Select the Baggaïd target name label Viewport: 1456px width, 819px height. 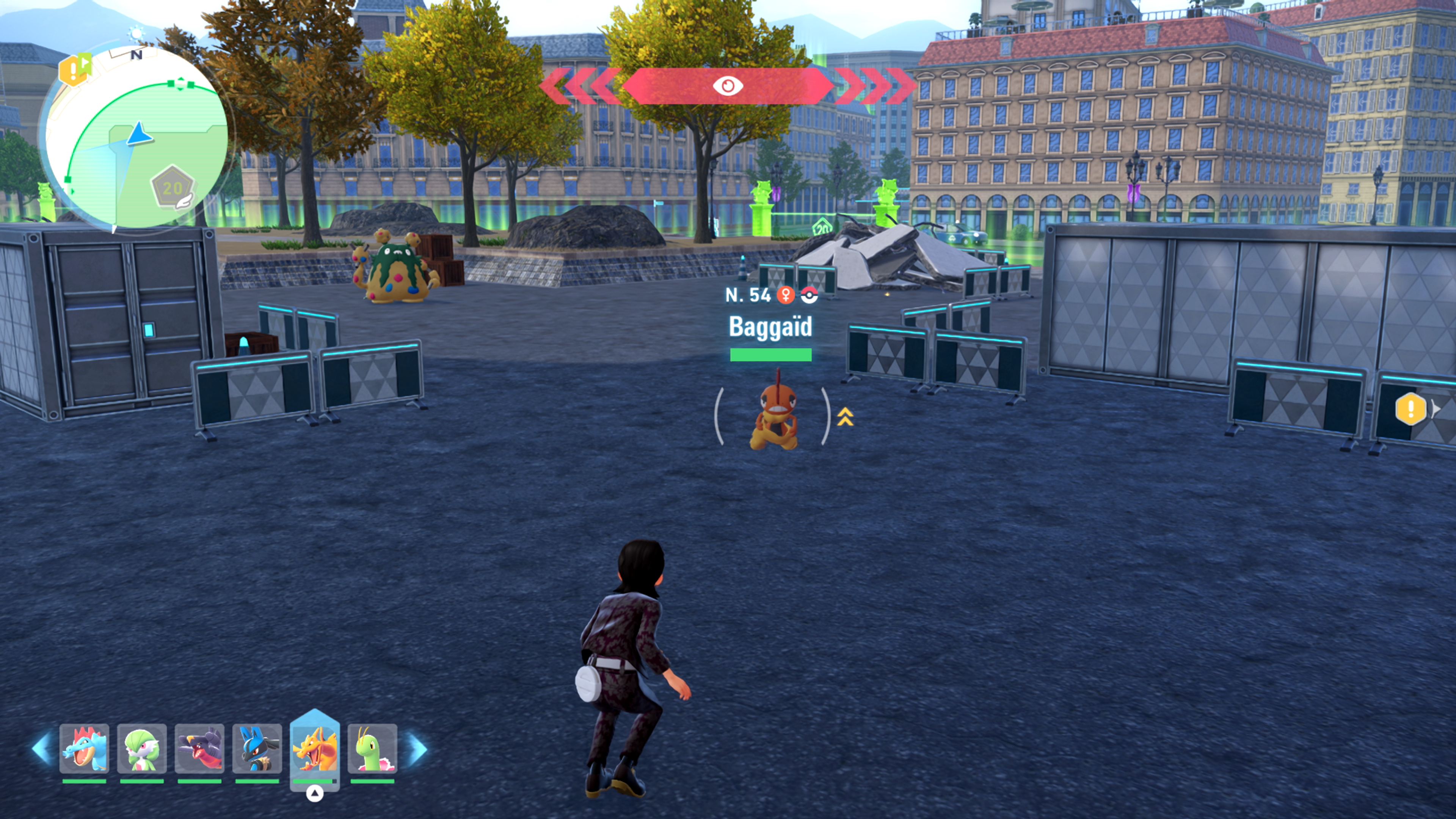coord(770,327)
